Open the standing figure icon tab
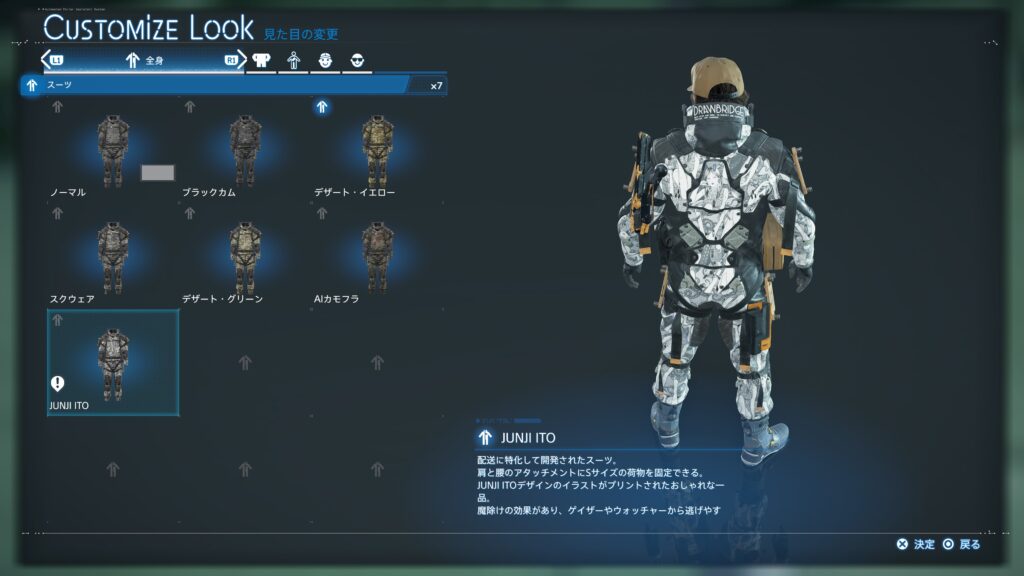 (294, 60)
